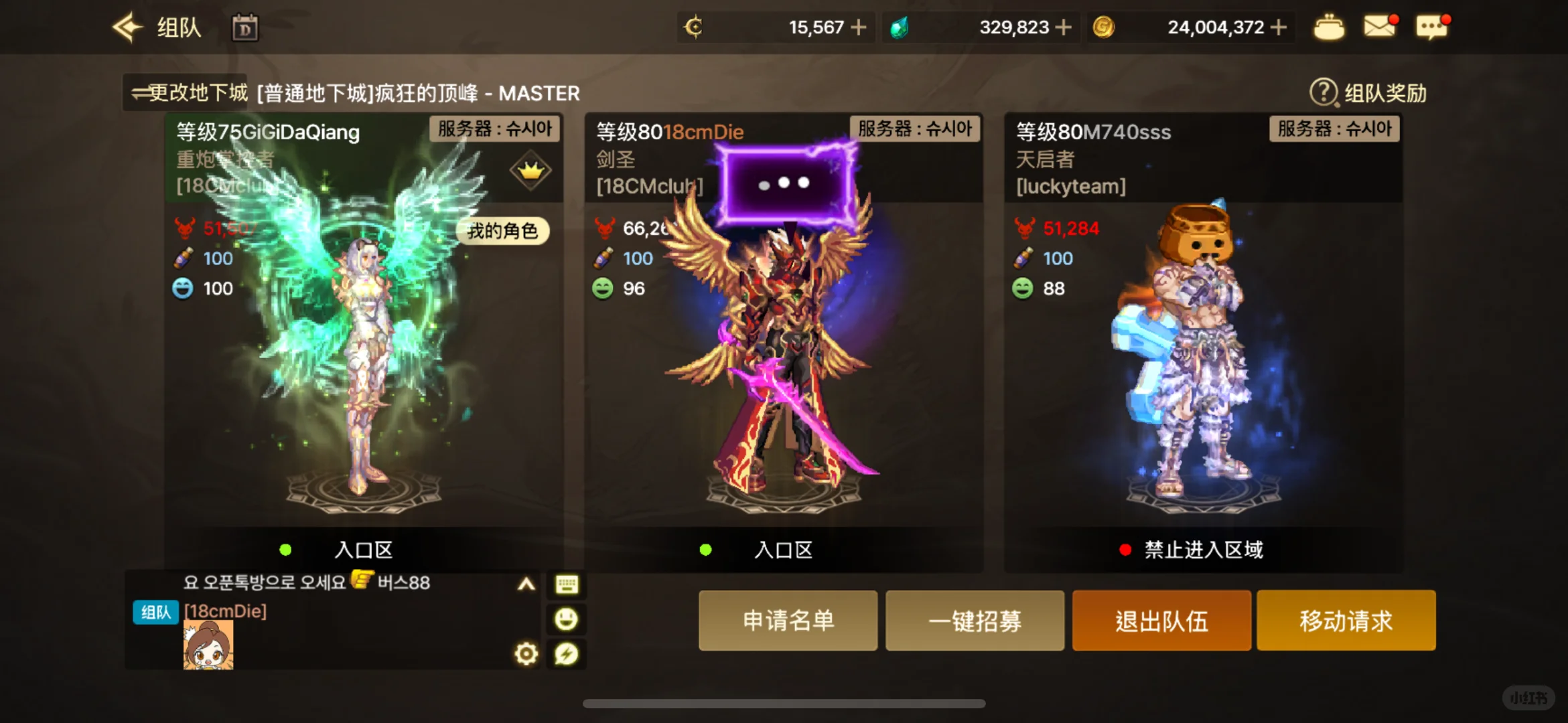Open 更改地下城 dungeon selector

[x=186, y=93]
